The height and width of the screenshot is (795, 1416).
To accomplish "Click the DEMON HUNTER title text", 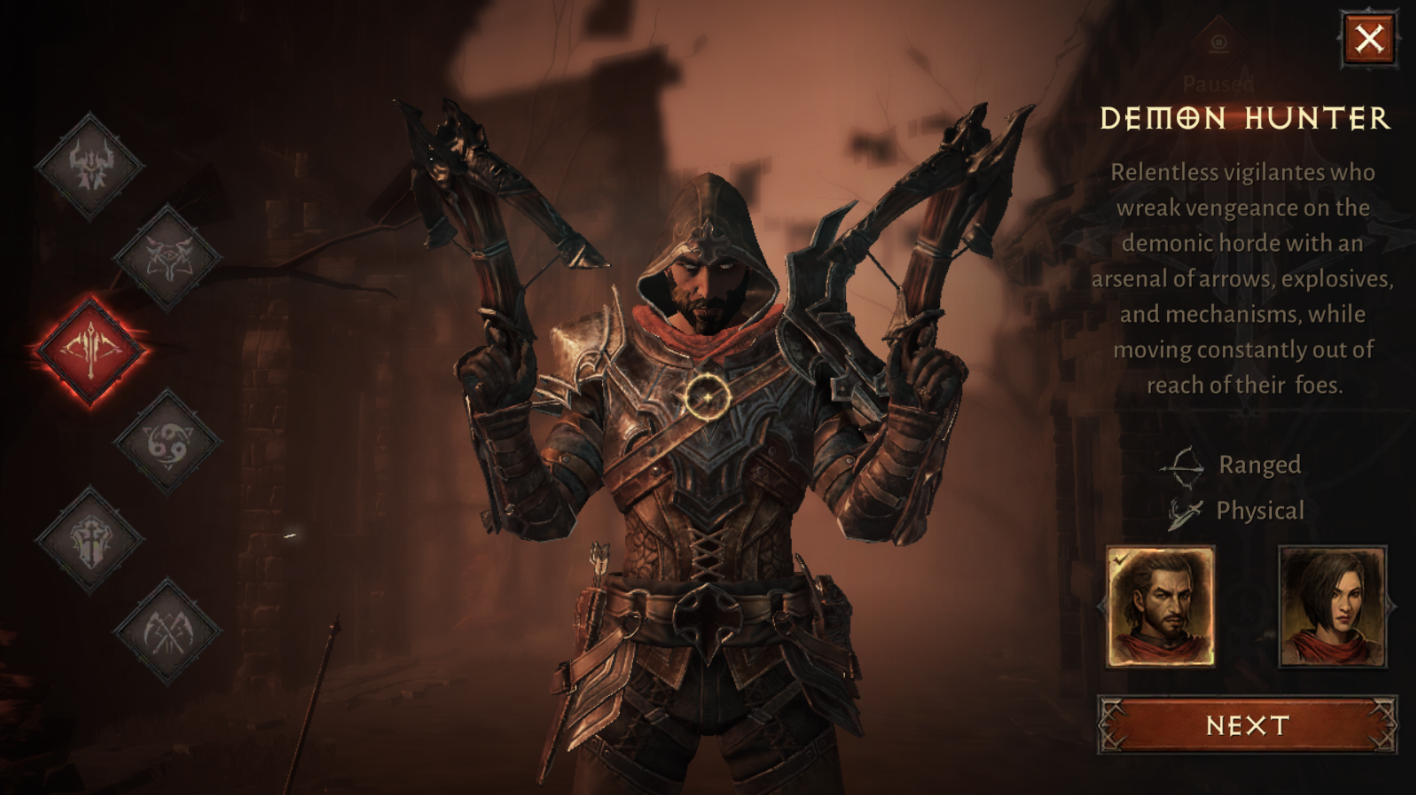I will click(1243, 119).
